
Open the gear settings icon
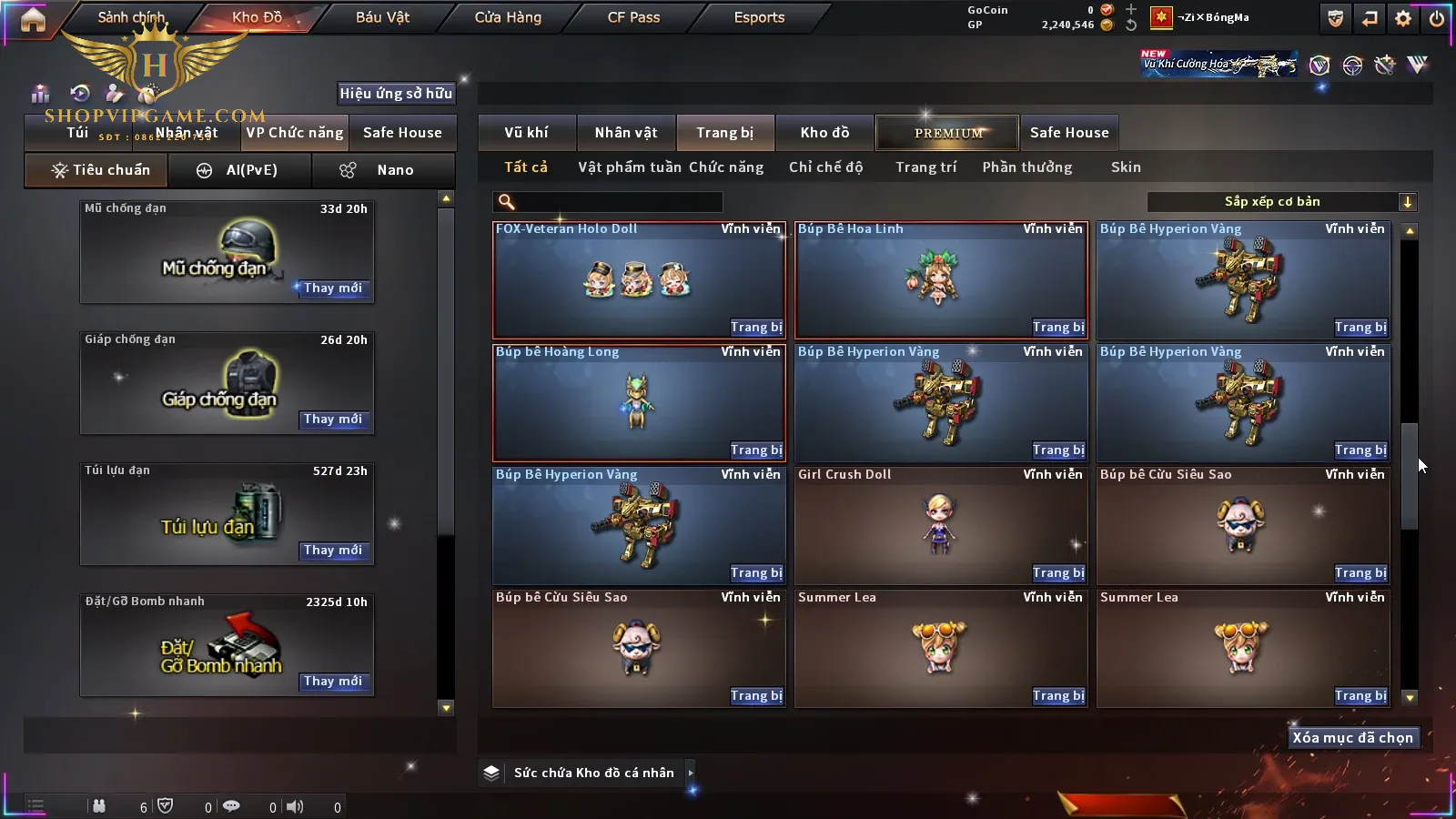(x=1403, y=18)
